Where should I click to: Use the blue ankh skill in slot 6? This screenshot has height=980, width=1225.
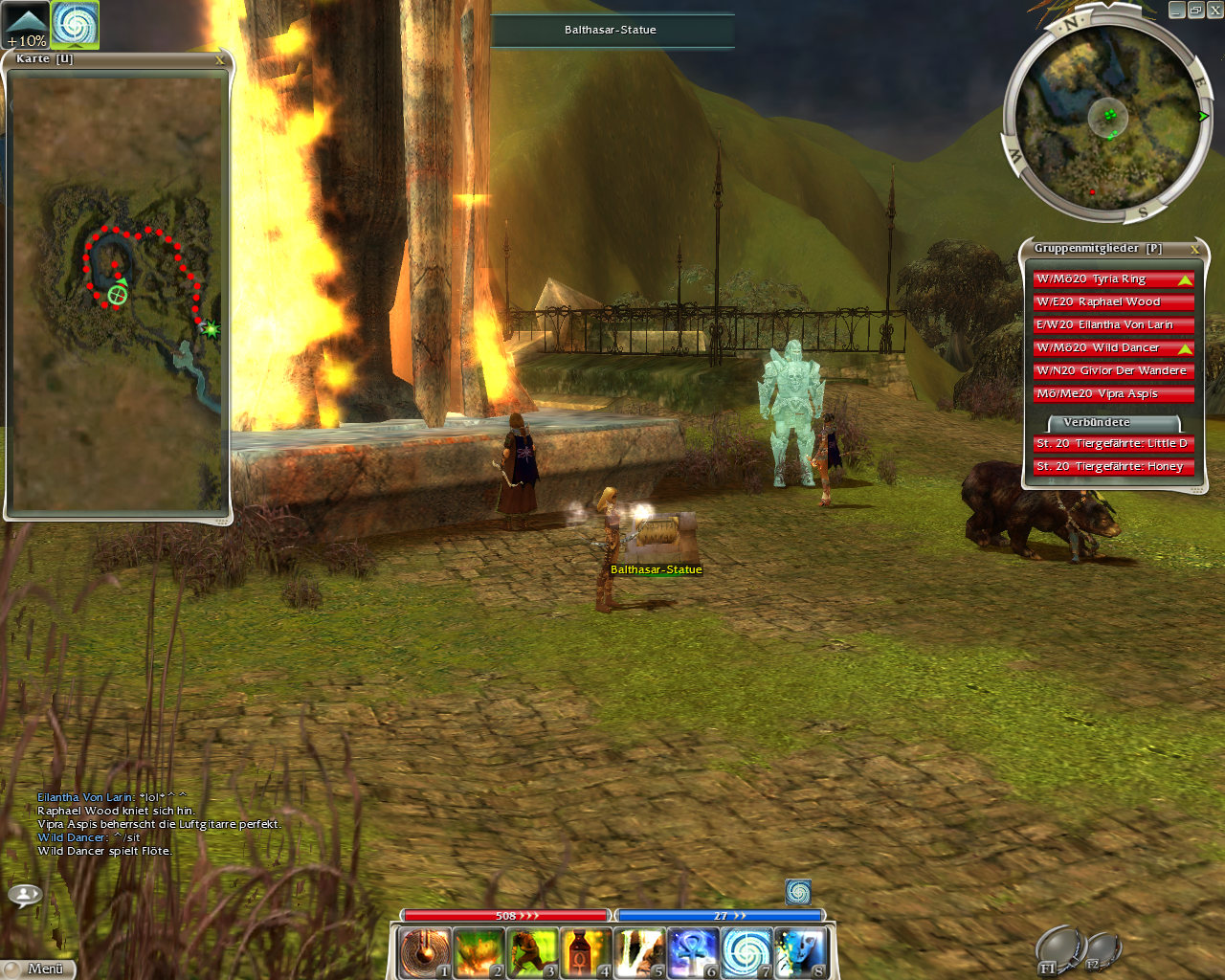pyautogui.click(x=693, y=953)
